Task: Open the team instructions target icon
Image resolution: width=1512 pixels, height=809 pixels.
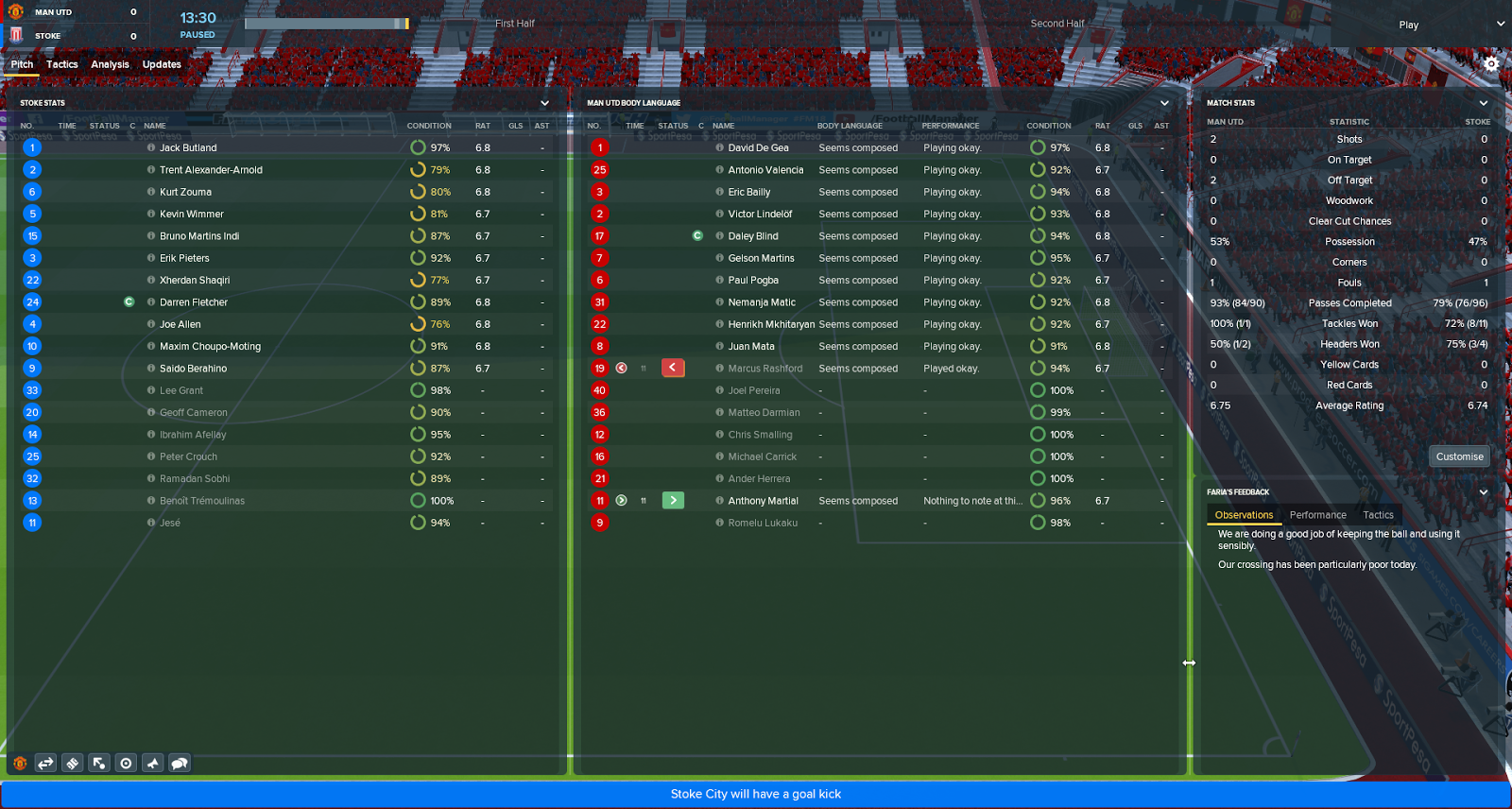Action: tap(126, 763)
